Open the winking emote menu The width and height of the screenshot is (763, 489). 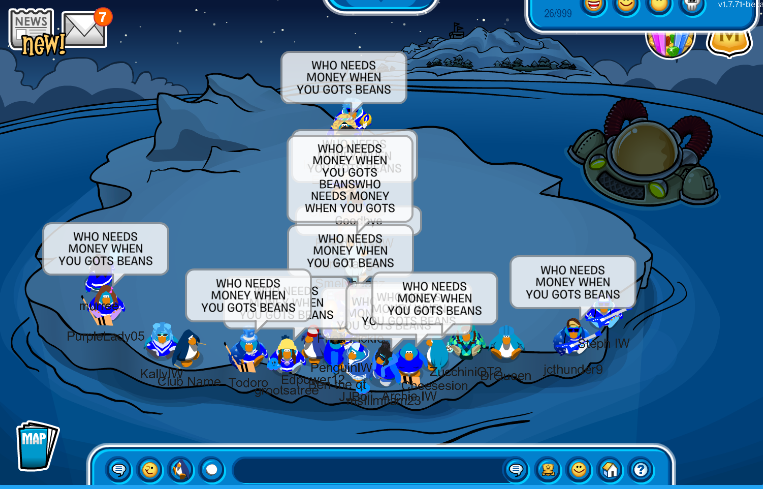150,469
